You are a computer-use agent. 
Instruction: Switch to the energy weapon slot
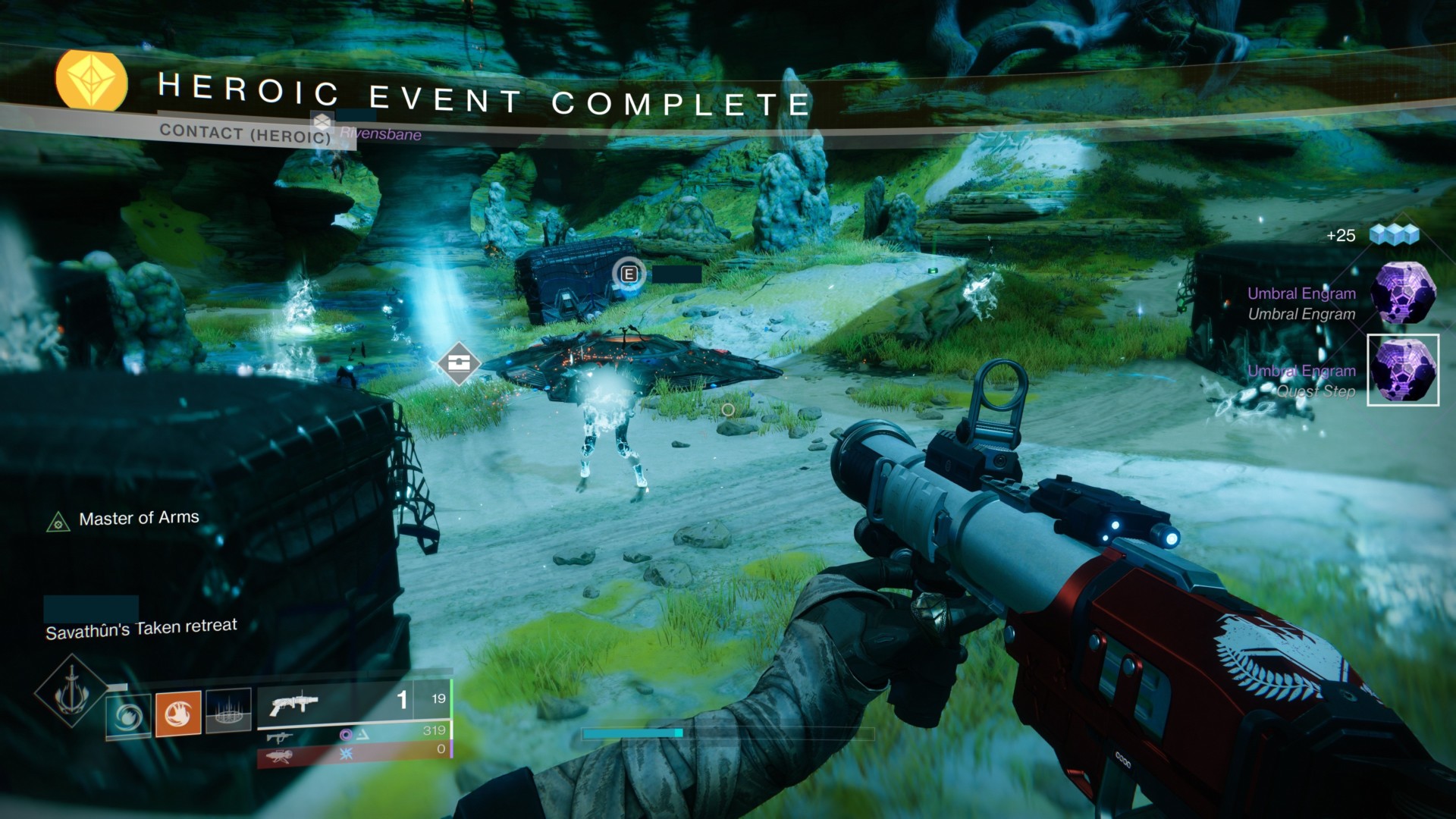pyautogui.click(x=354, y=734)
